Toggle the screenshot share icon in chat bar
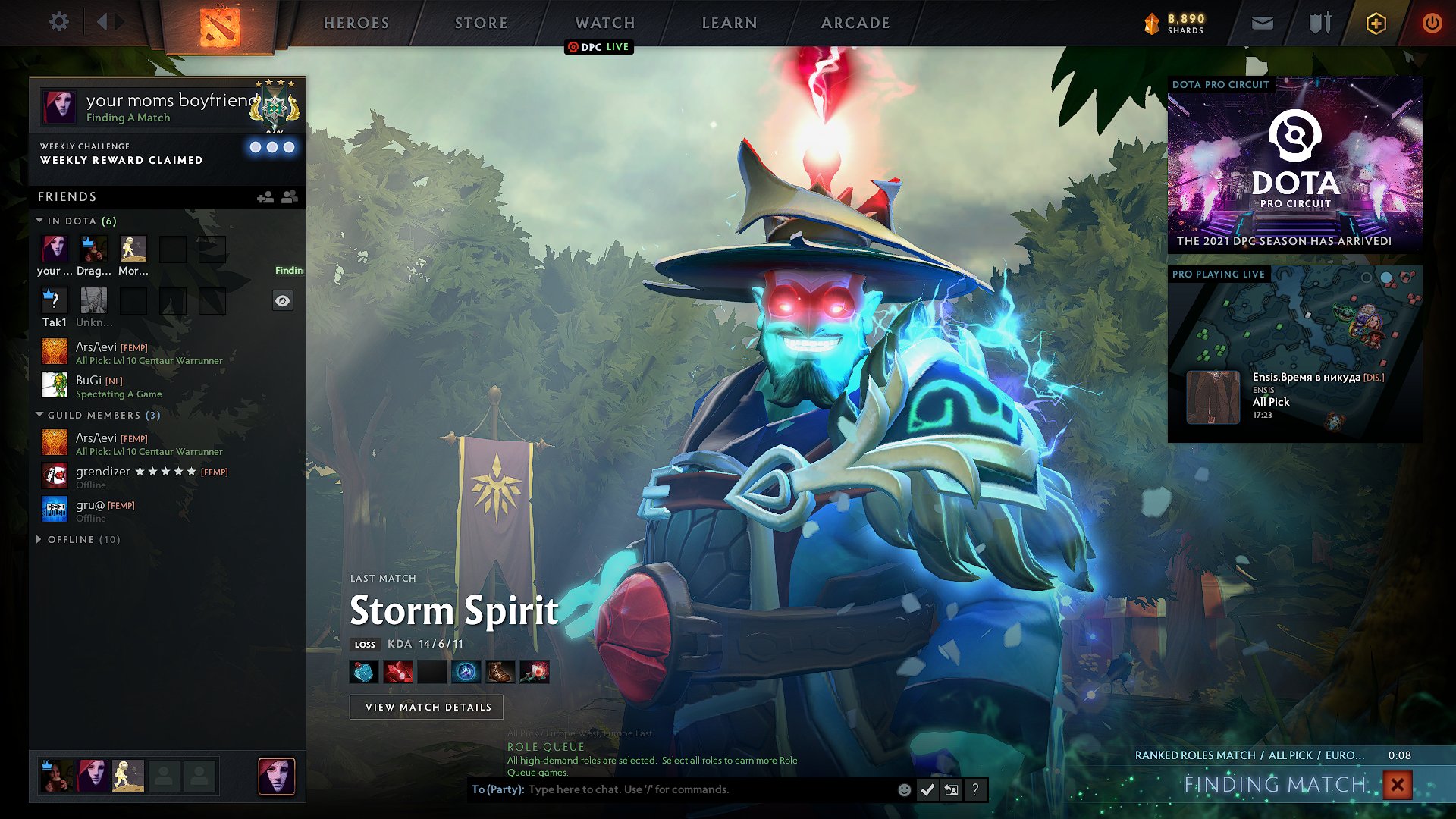Screen dimensions: 1456x819 tap(951, 789)
